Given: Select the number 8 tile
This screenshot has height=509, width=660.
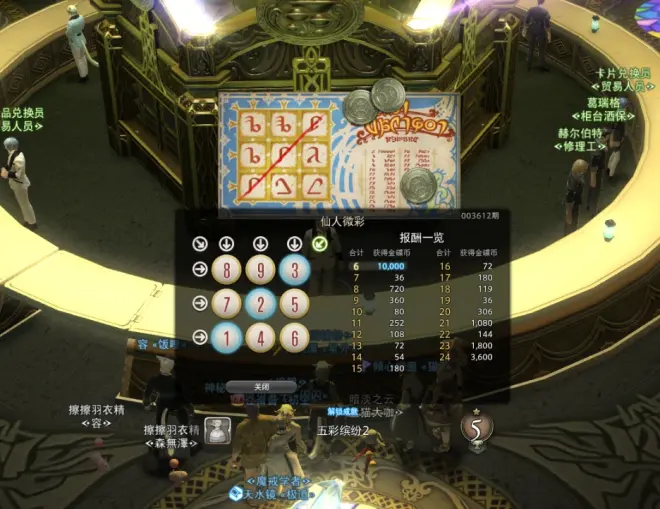Looking at the screenshot, I should point(226,269).
